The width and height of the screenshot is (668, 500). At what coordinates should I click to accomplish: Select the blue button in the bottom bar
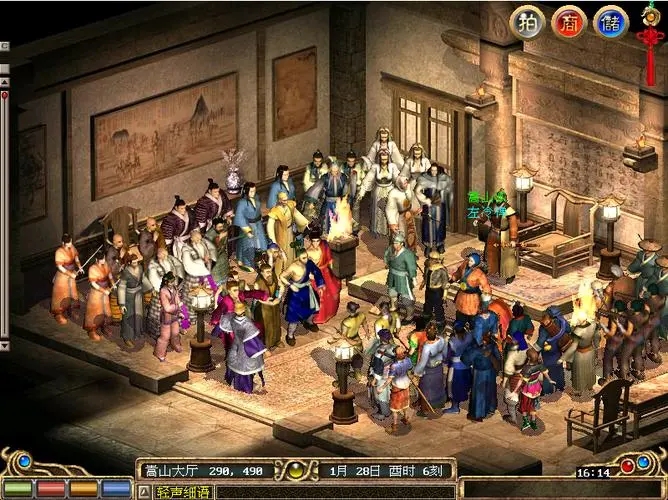(116, 489)
